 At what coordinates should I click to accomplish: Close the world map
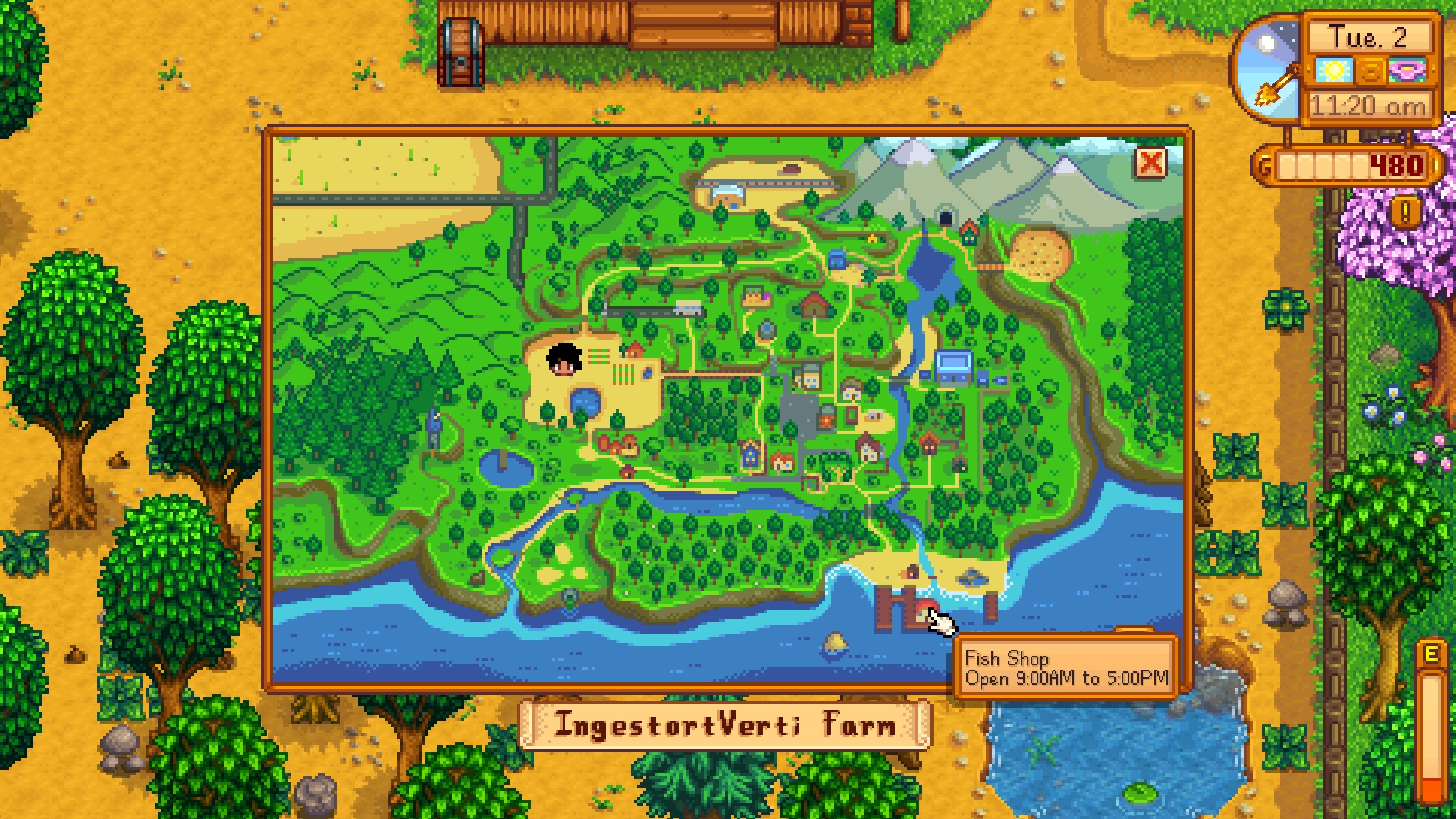[x=1150, y=162]
